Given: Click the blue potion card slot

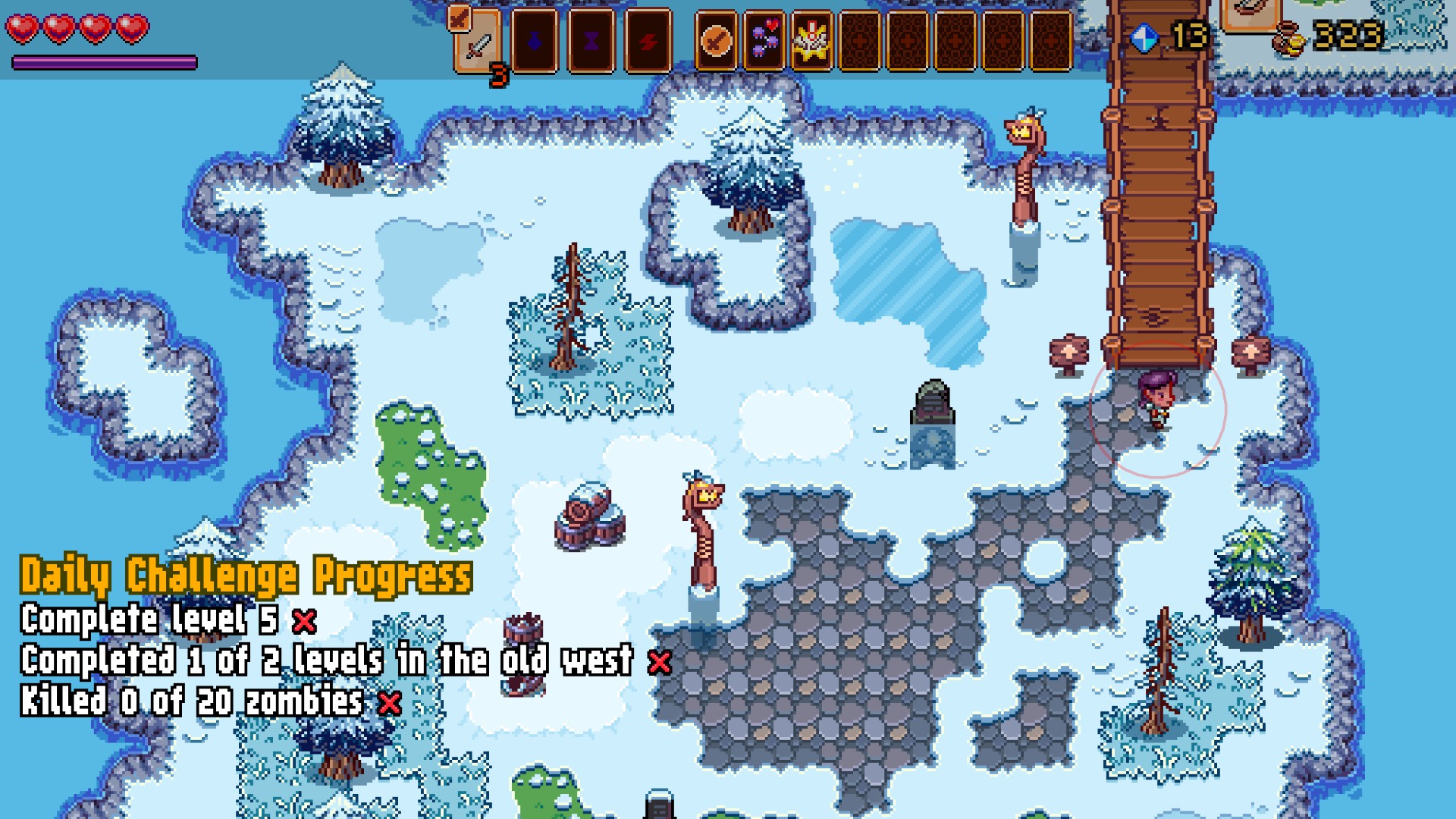Looking at the screenshot, I should [535, 41].
